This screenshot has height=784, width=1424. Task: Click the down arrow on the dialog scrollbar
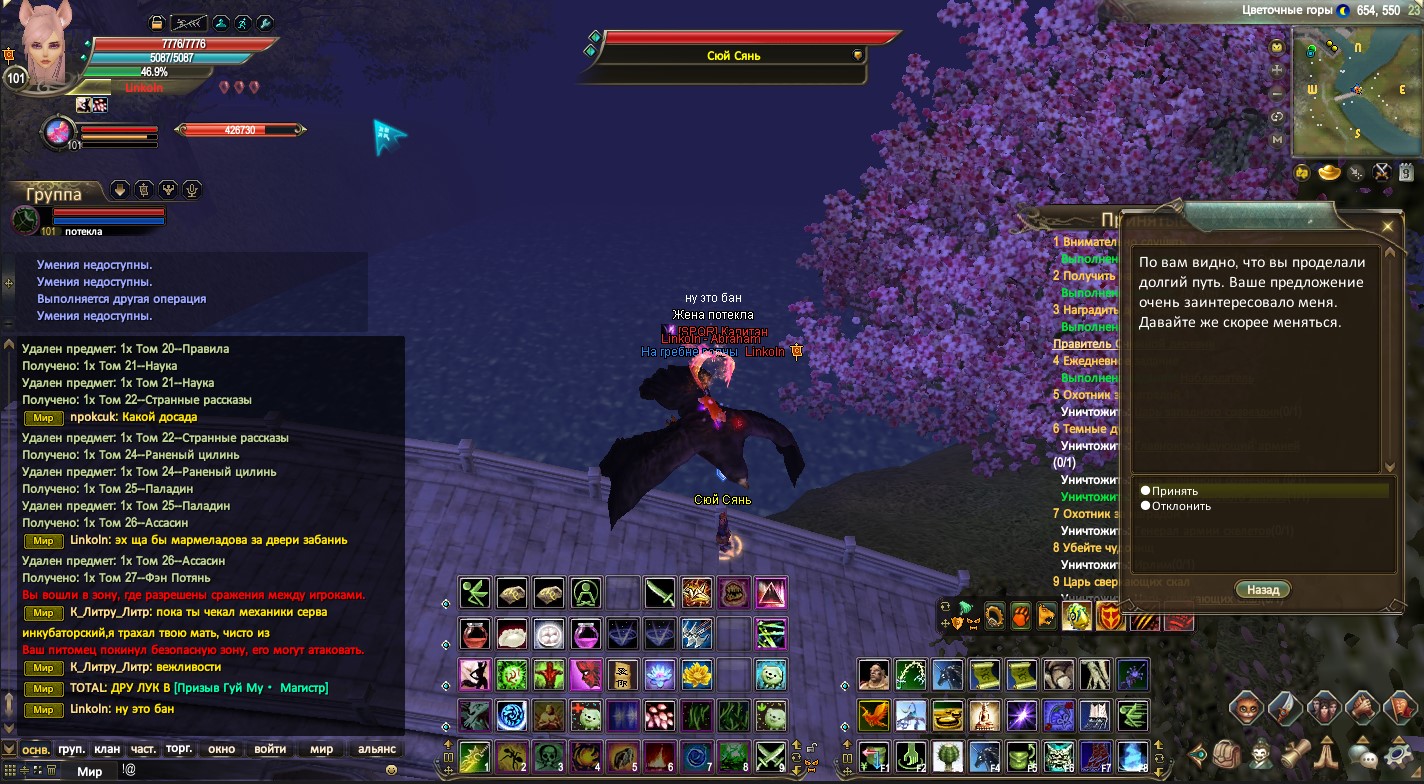pos(1390,467)
